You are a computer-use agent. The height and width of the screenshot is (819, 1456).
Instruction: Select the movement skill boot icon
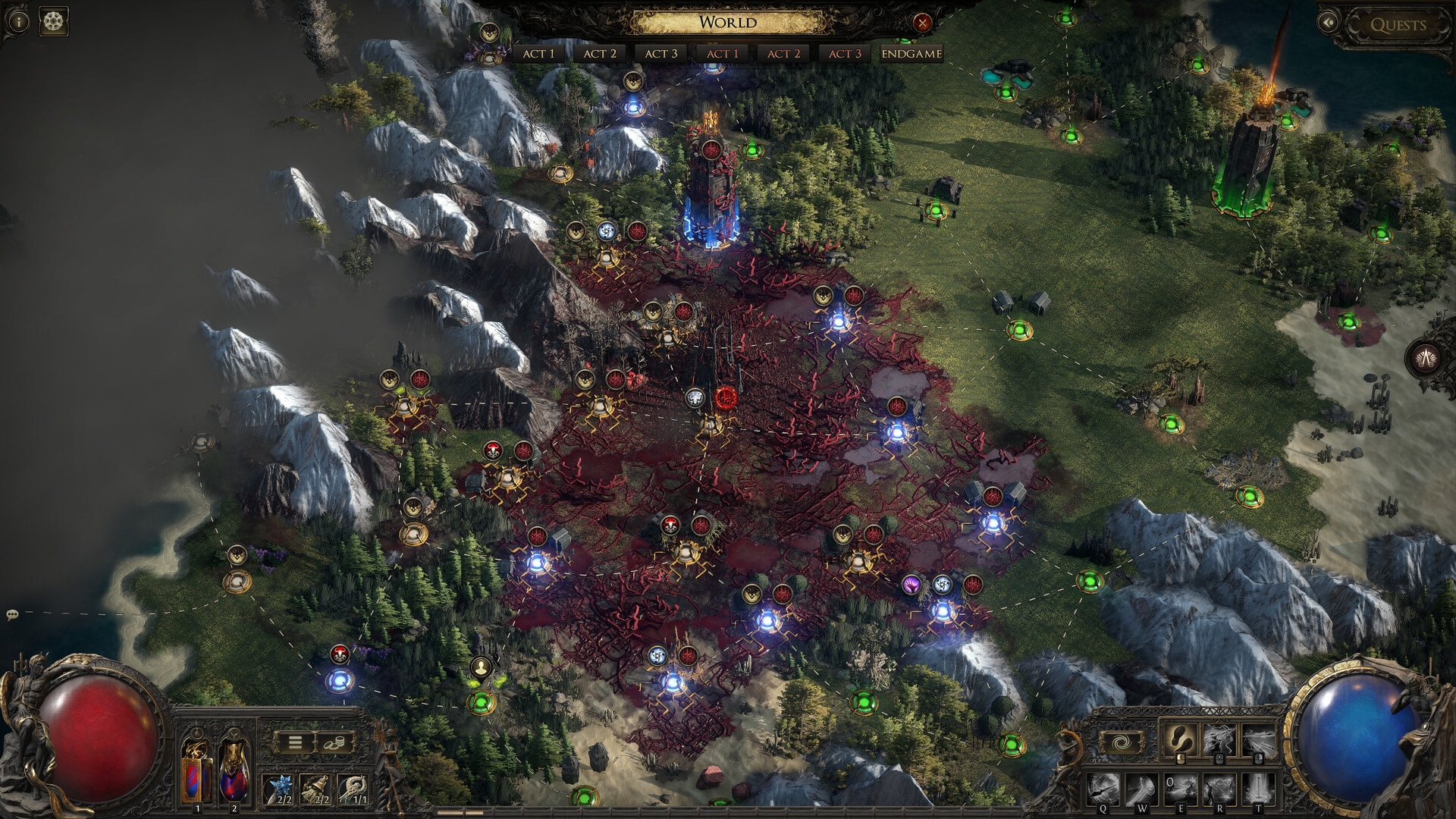[1182, 740]
